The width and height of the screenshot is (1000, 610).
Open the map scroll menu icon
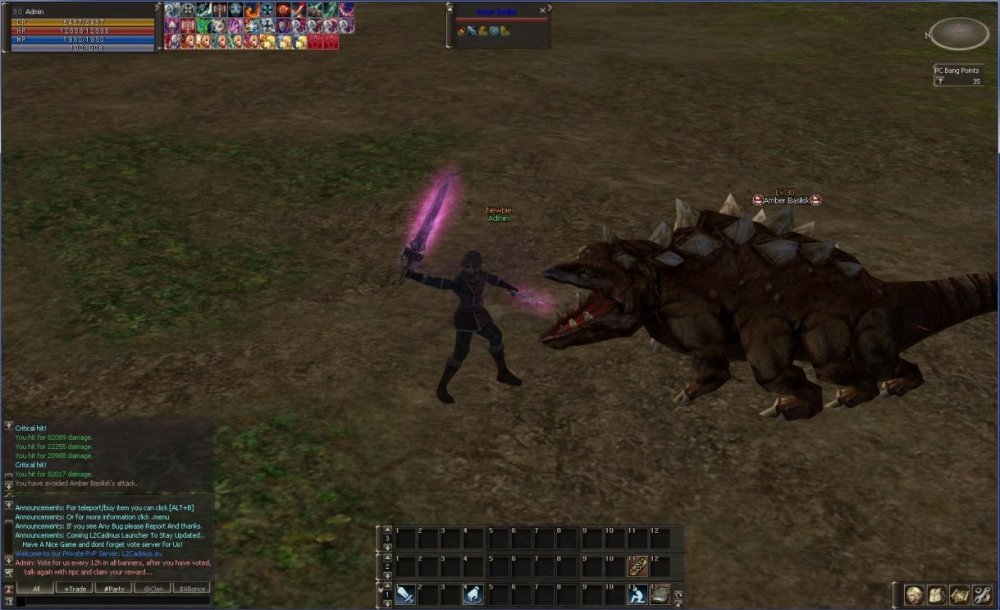click(x=960, y=595)
